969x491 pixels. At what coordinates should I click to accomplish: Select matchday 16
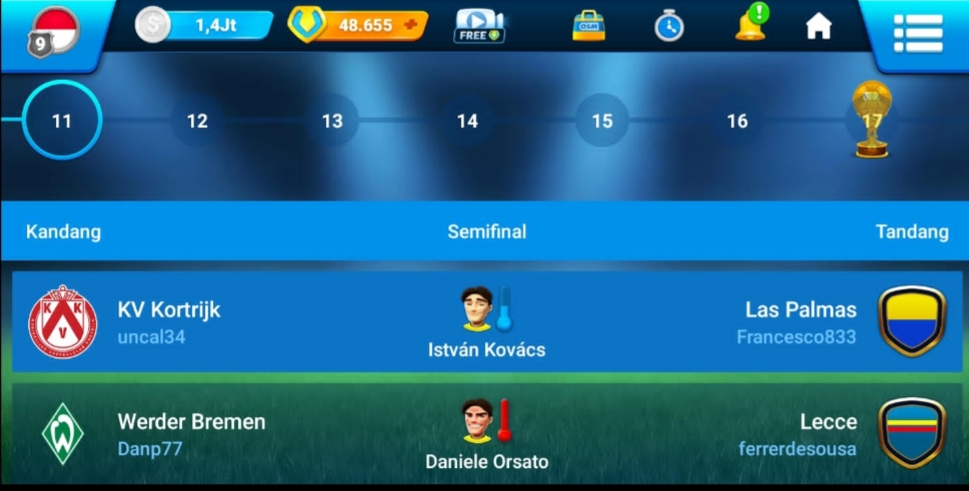click(x=737, y=121)
